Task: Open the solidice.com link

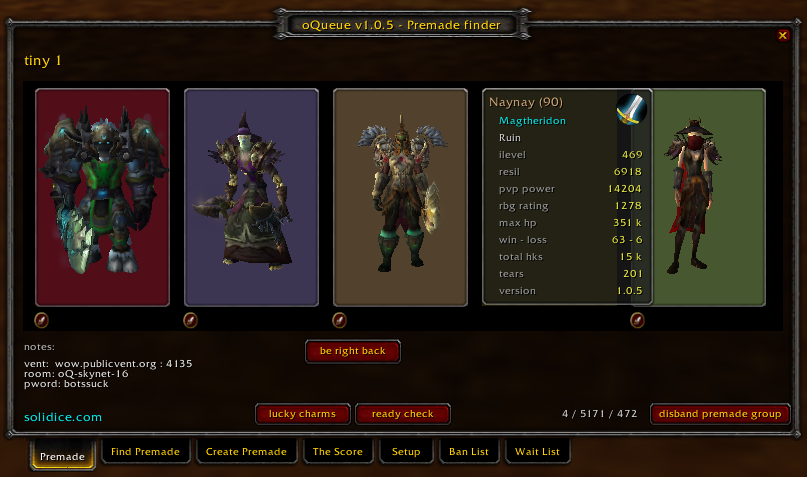Action: pyautogui.click(x=63, y=416)
